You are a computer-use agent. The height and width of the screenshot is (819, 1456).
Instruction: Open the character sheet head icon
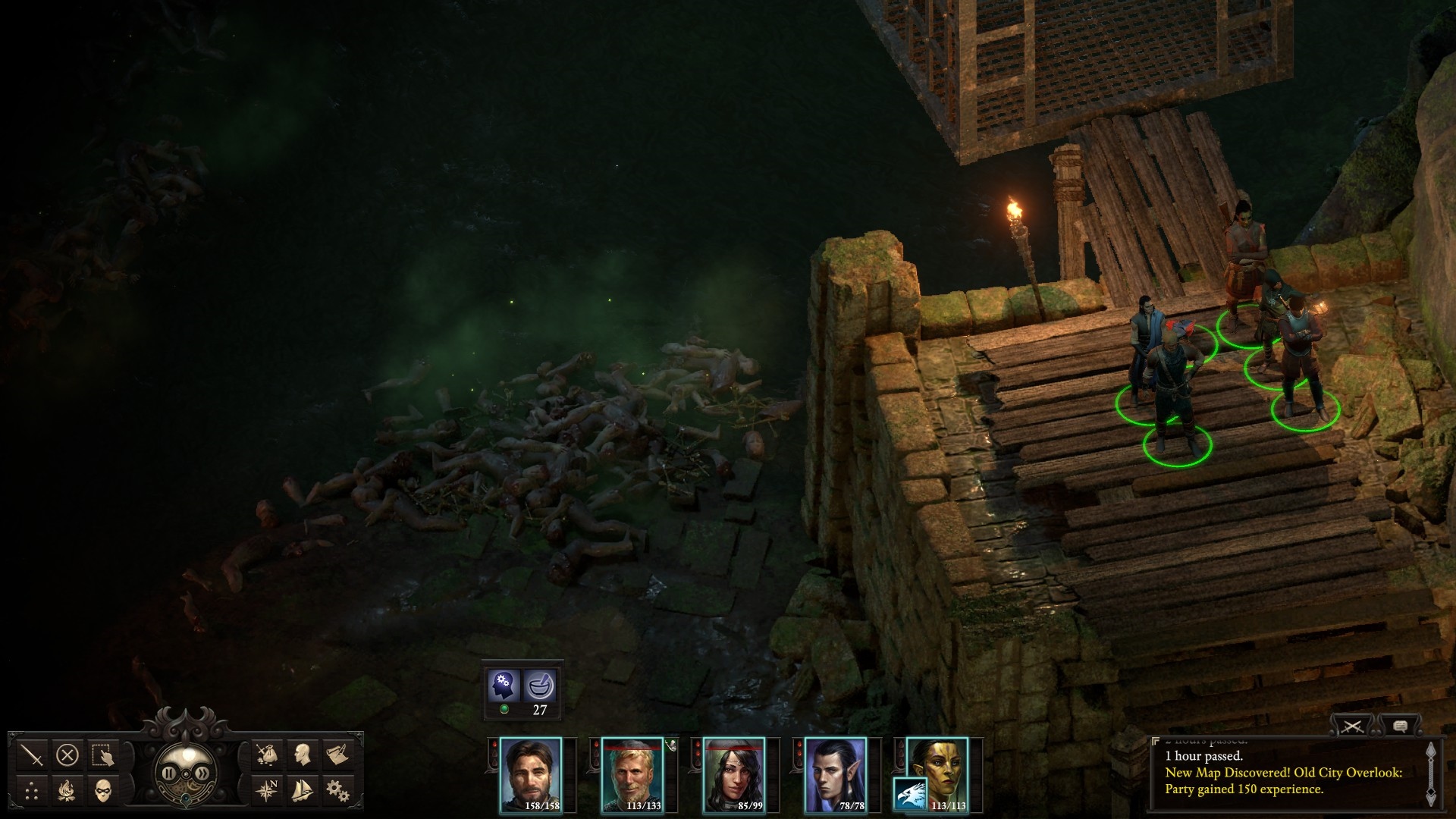coord(302,755)
